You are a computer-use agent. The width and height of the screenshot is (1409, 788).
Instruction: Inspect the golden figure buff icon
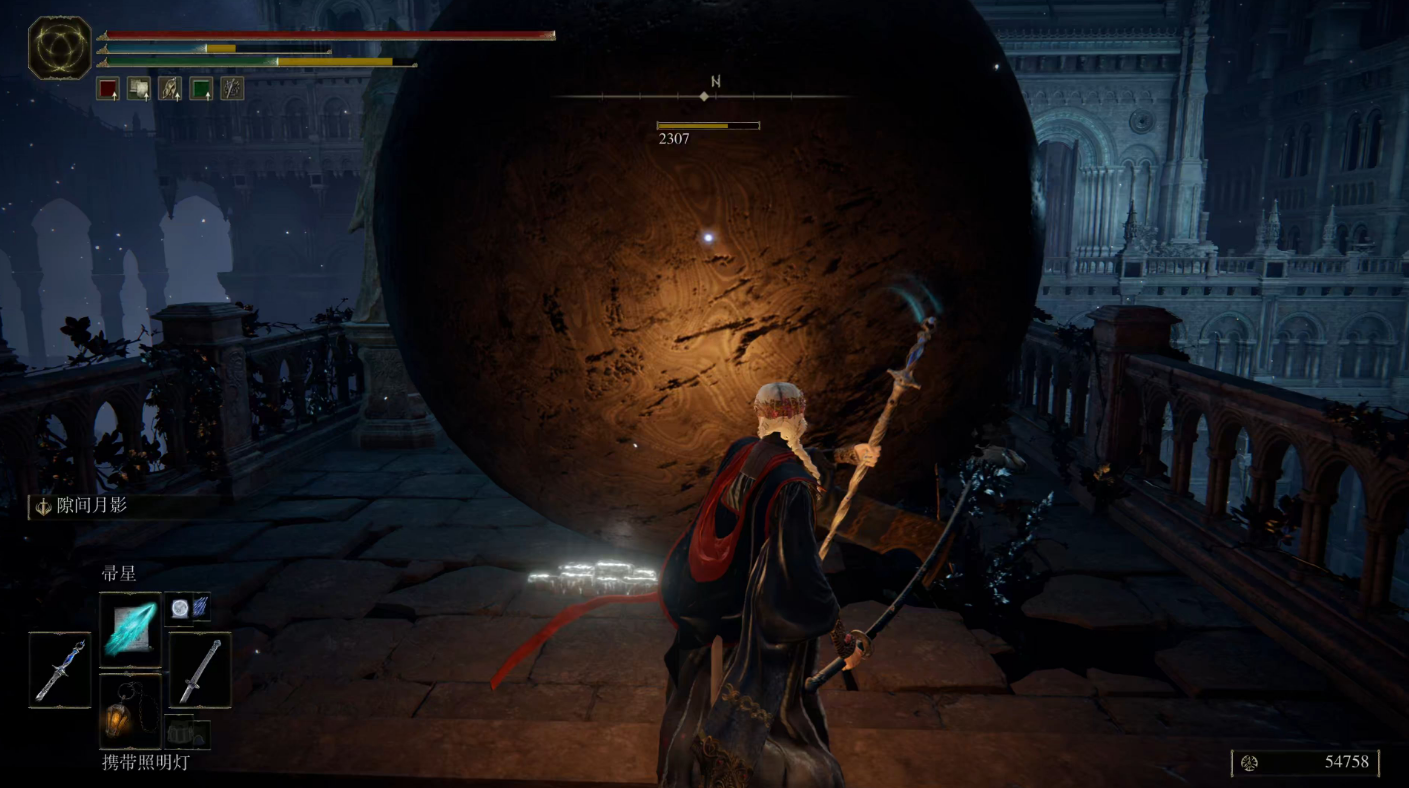pos(170,89)
